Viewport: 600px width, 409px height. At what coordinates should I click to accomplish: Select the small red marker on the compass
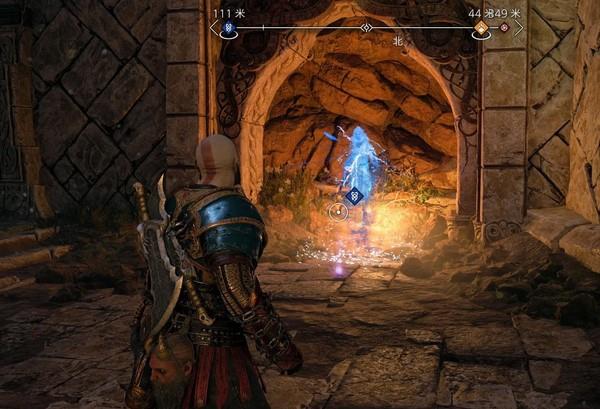click(504, 28)
